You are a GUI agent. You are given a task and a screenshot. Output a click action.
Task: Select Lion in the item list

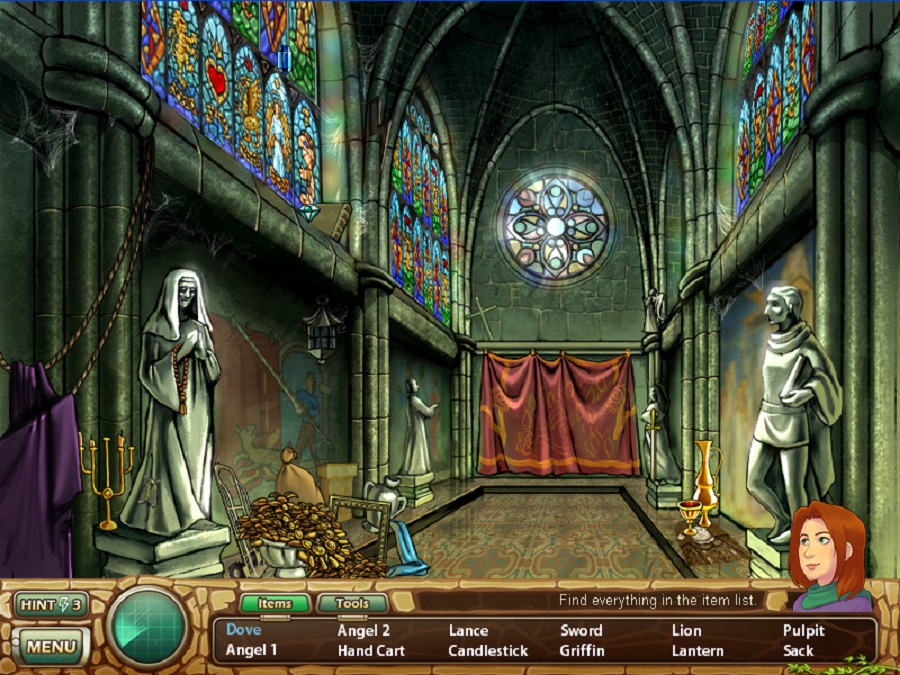click(x=686, y=630)
